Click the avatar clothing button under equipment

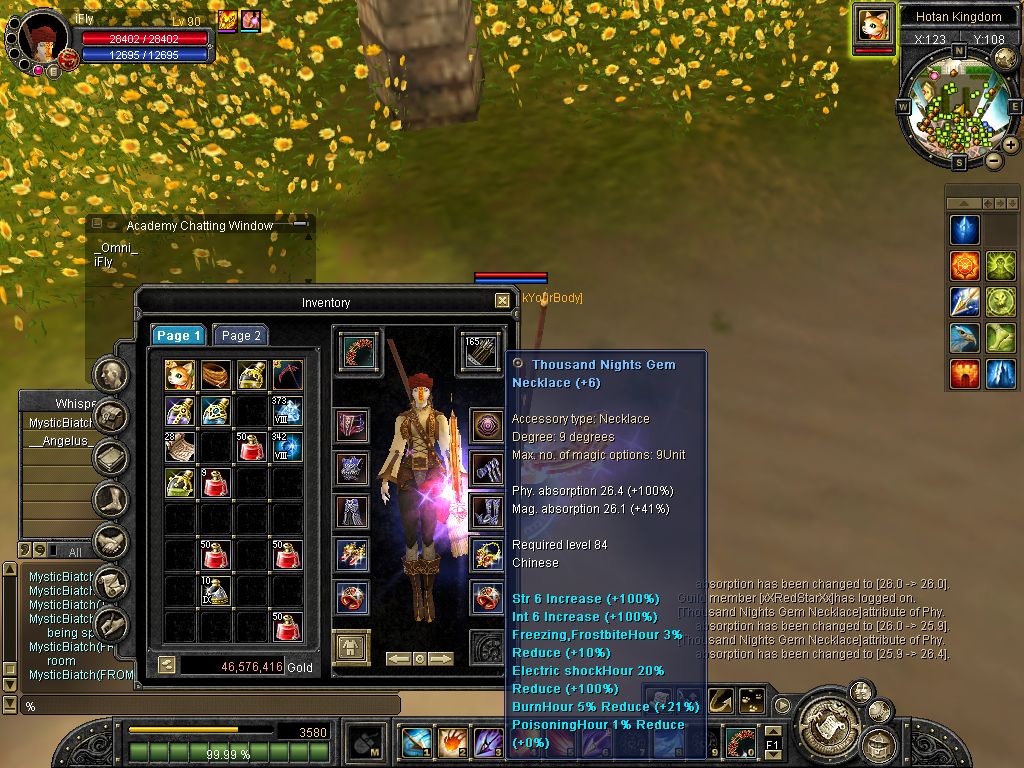[351, 648]
